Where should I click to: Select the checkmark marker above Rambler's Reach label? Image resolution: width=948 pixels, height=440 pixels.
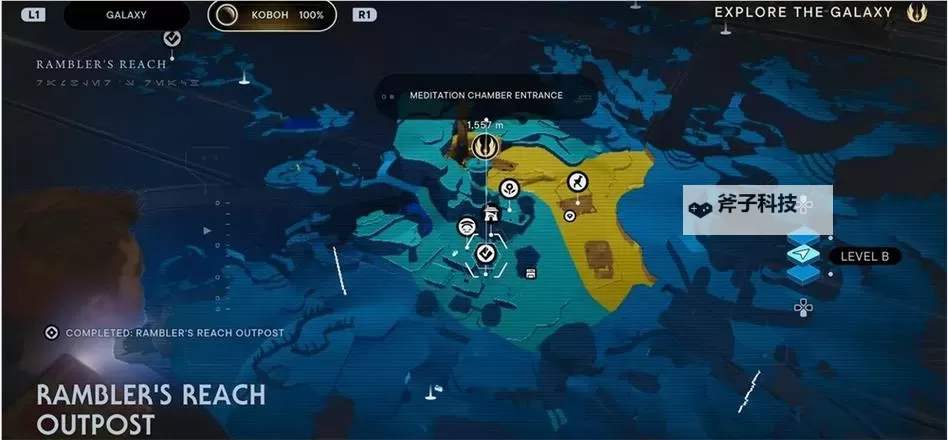(172, 38)
